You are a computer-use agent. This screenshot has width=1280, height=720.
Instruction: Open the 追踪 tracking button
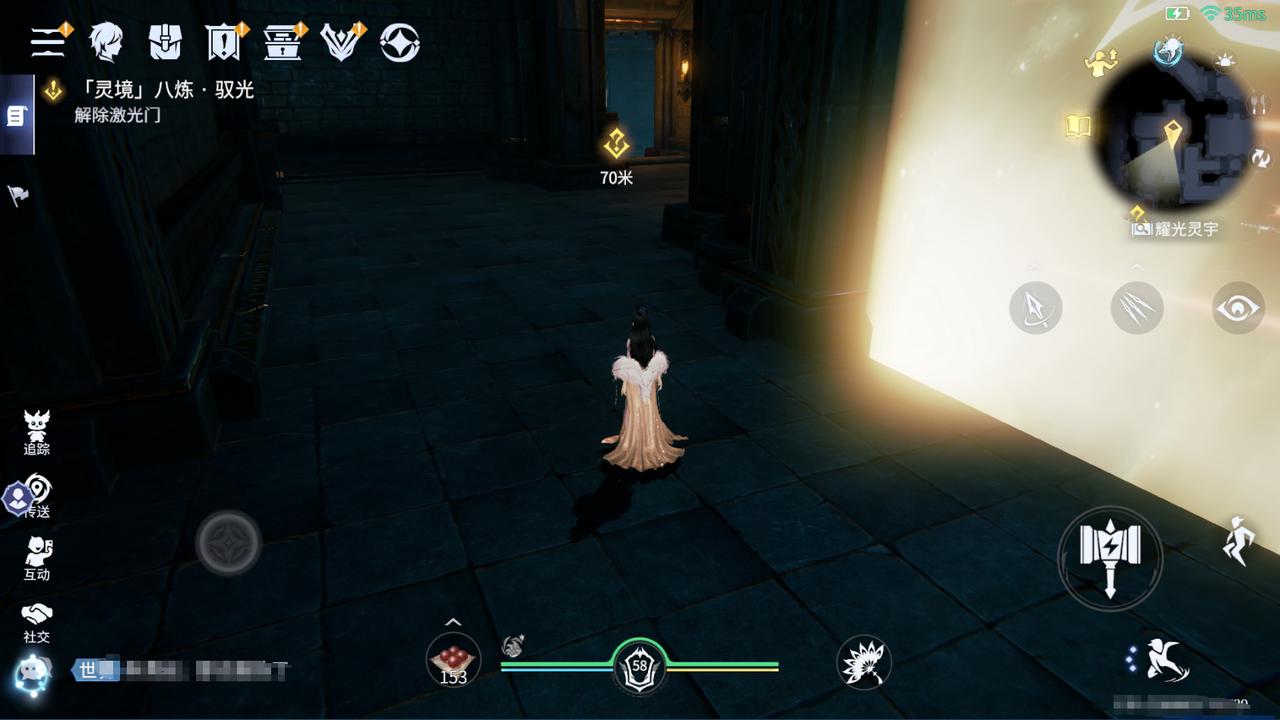pyautogui.click(x=37, y=433)
